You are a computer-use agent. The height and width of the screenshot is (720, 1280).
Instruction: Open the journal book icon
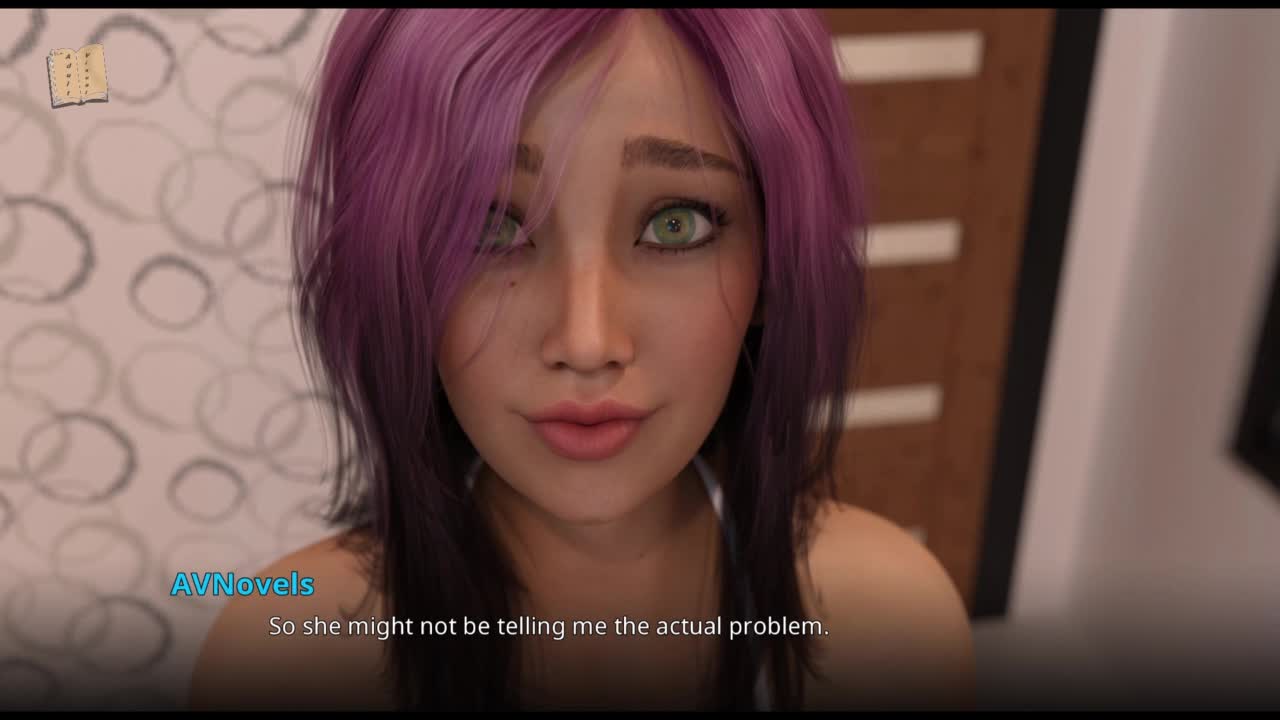click(x=77, y=76)
